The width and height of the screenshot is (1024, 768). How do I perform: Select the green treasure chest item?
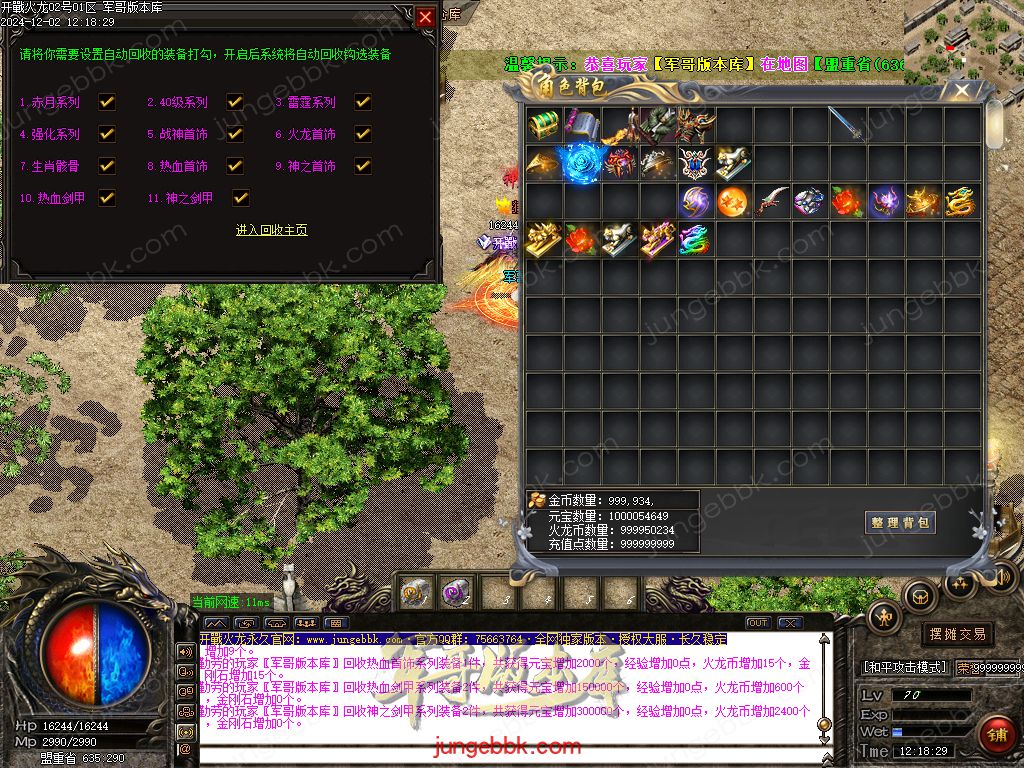[544, 125]
